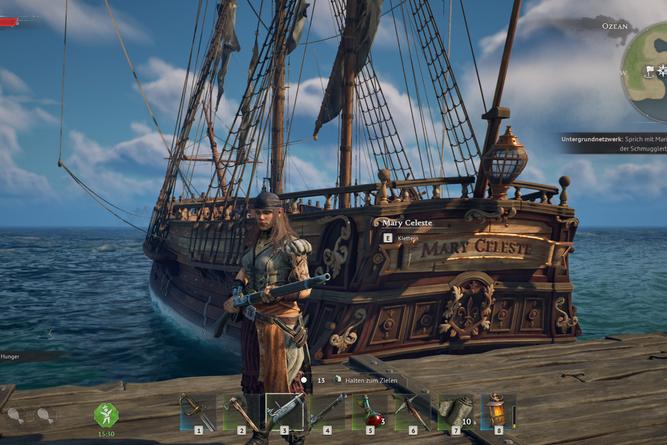Open the circular island minimap
The width and height of the screenshot is (667, 445).
[x=650, y=70]
